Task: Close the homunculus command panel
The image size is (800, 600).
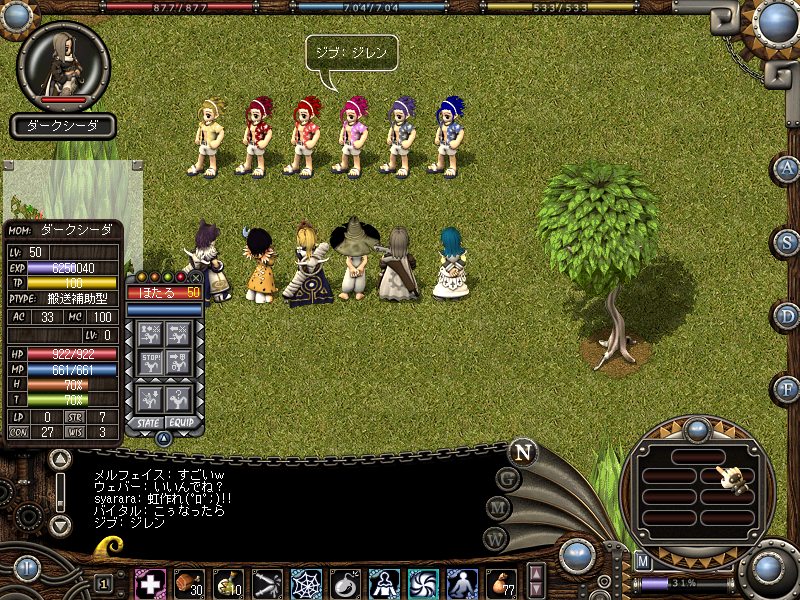Action: click(x=195, y=277)
